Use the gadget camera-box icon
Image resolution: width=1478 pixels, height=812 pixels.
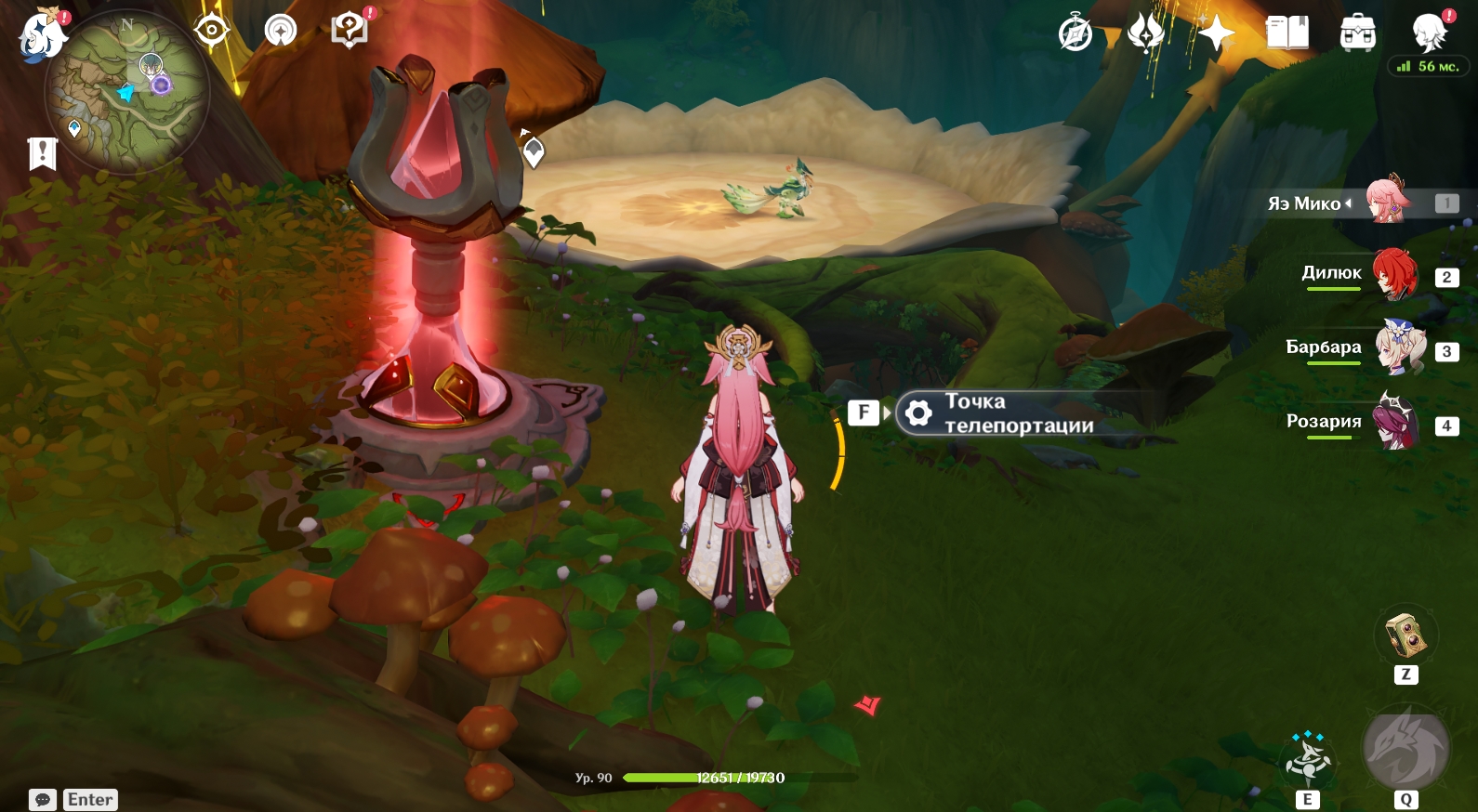pos(1406,635)
